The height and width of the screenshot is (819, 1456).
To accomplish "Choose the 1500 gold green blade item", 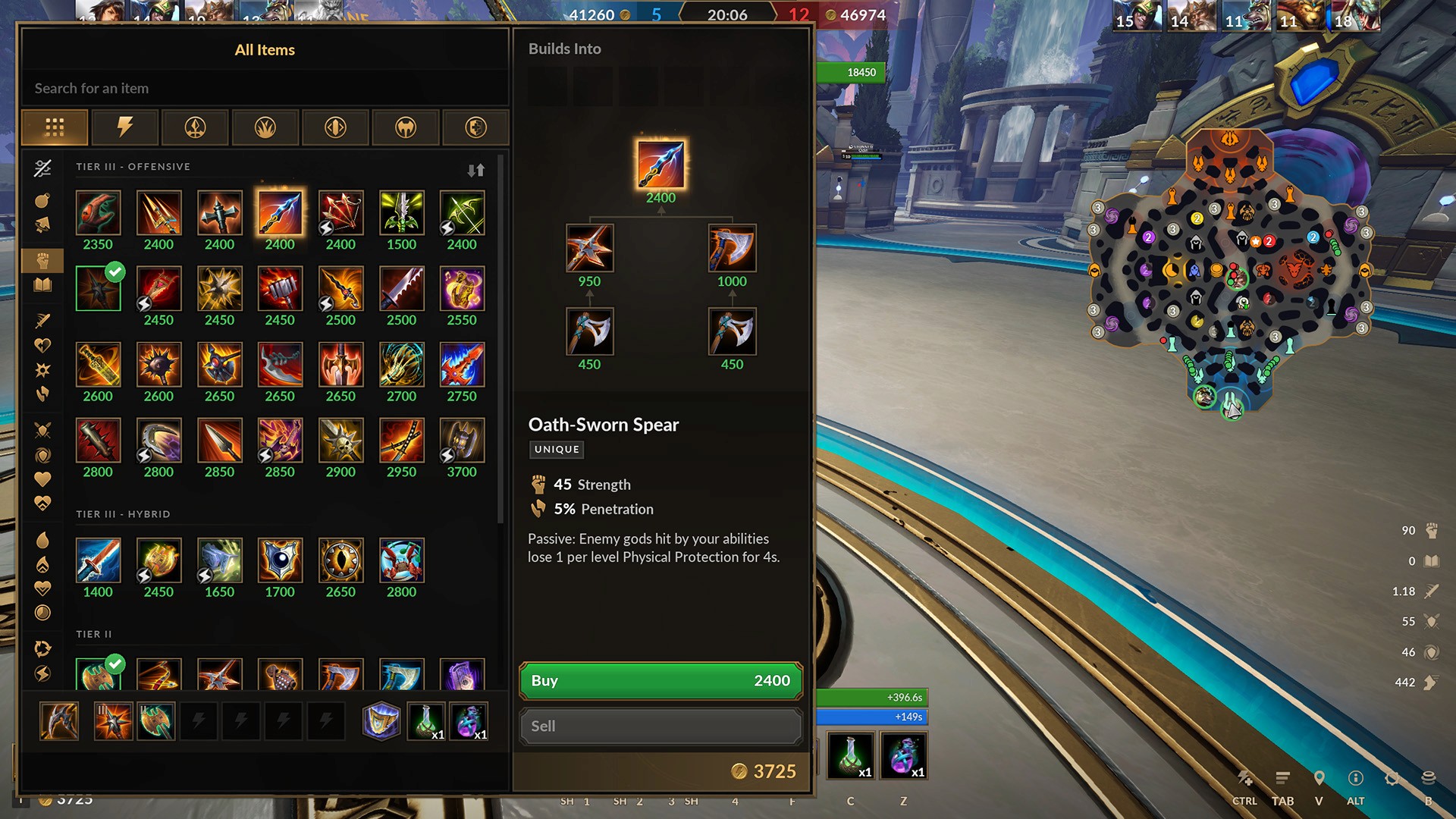I will pos(401,213).
